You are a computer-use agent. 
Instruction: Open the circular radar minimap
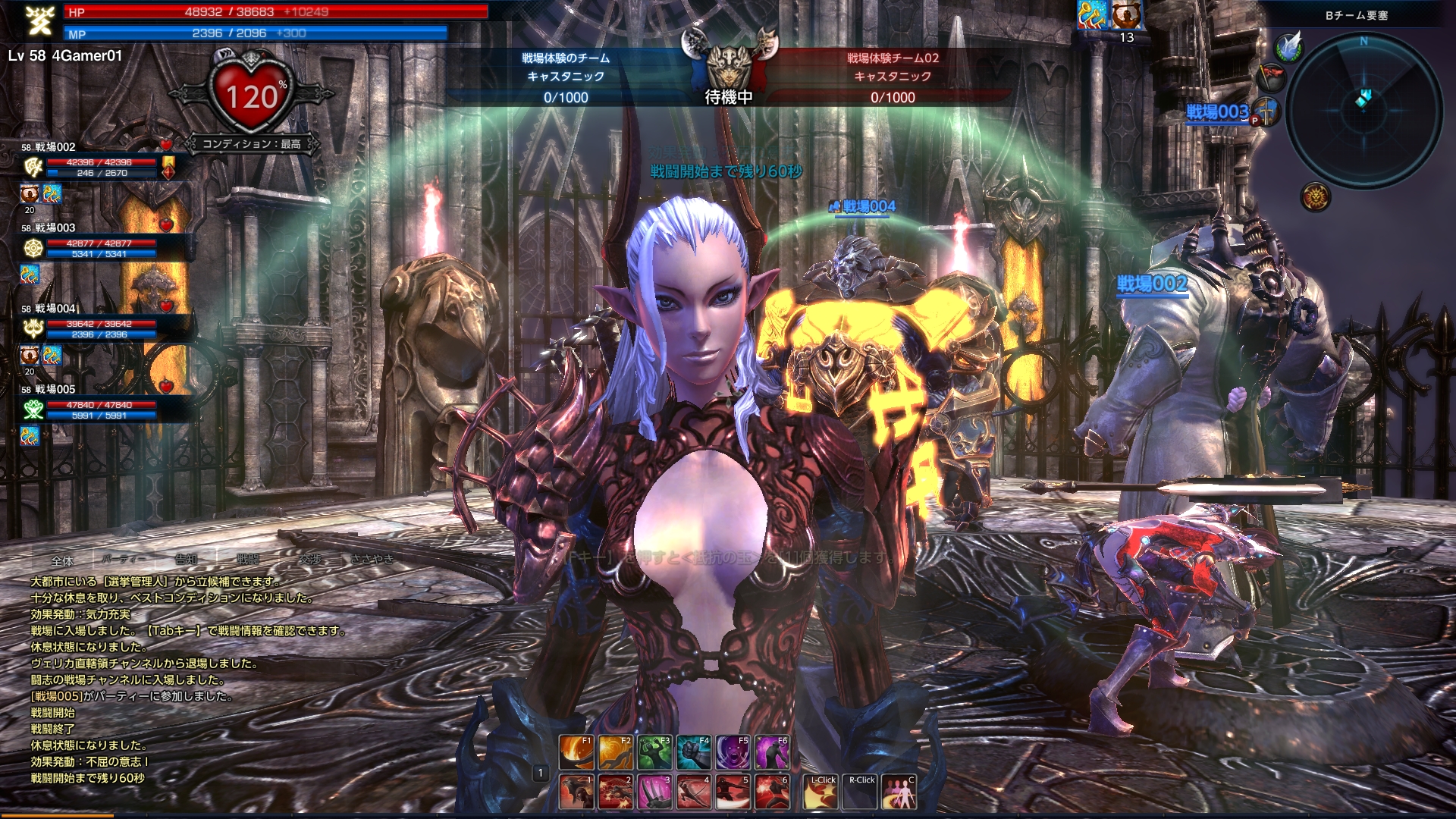point(1363,110)
